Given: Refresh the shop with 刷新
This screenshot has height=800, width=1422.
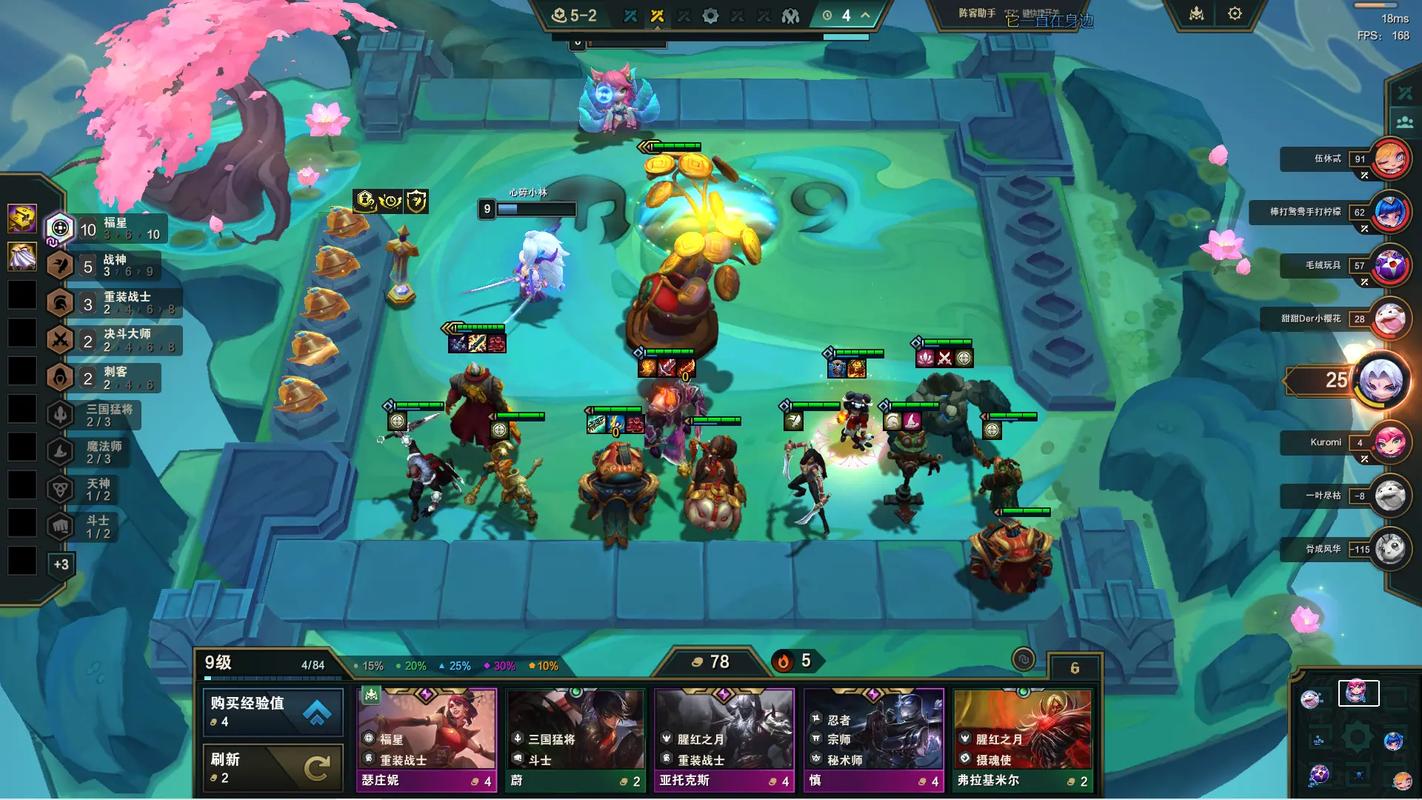Looking at the screenshot, I should 273,768.
